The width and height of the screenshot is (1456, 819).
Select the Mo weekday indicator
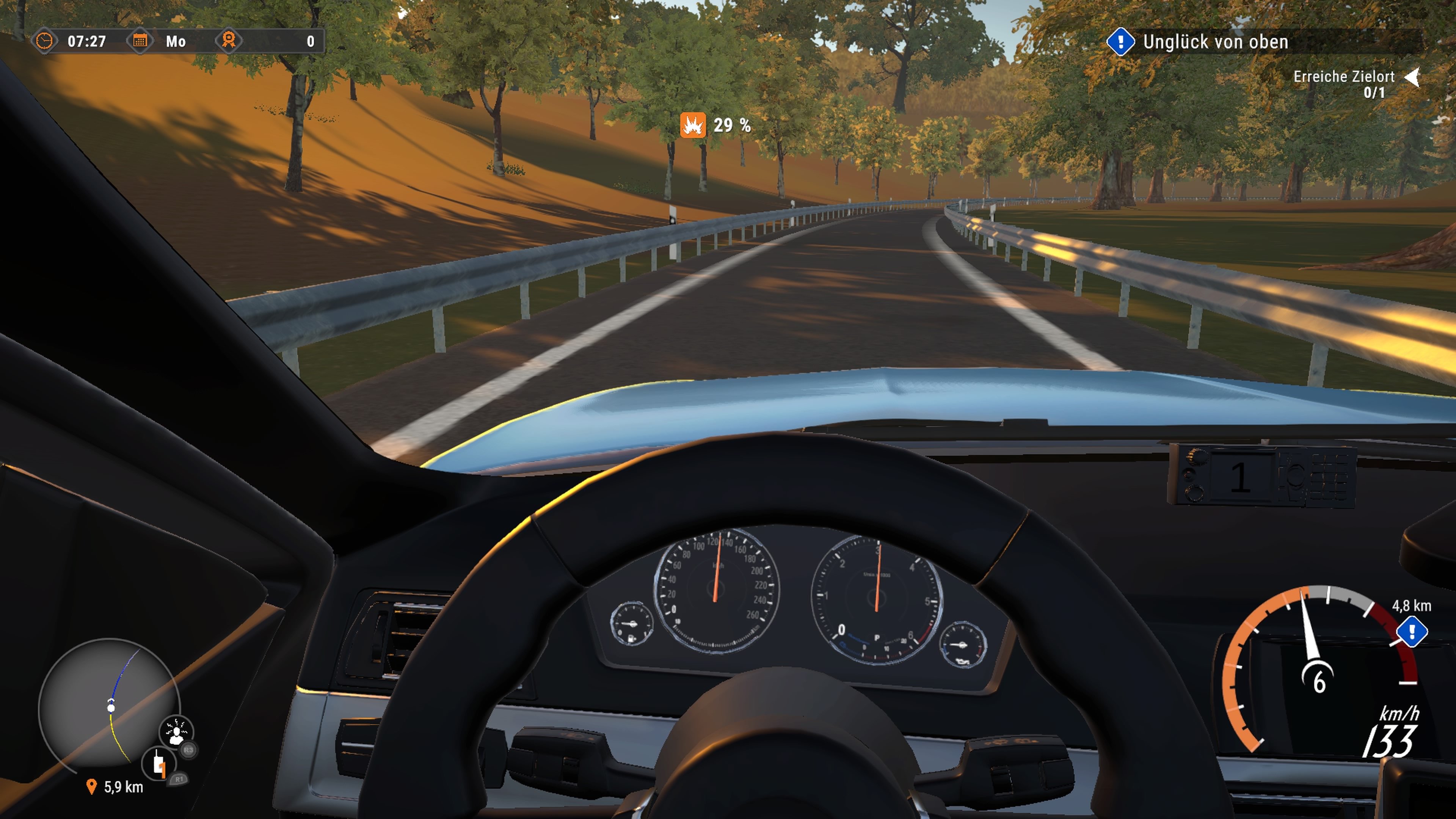pyautogui.click(x=176, y=41)
